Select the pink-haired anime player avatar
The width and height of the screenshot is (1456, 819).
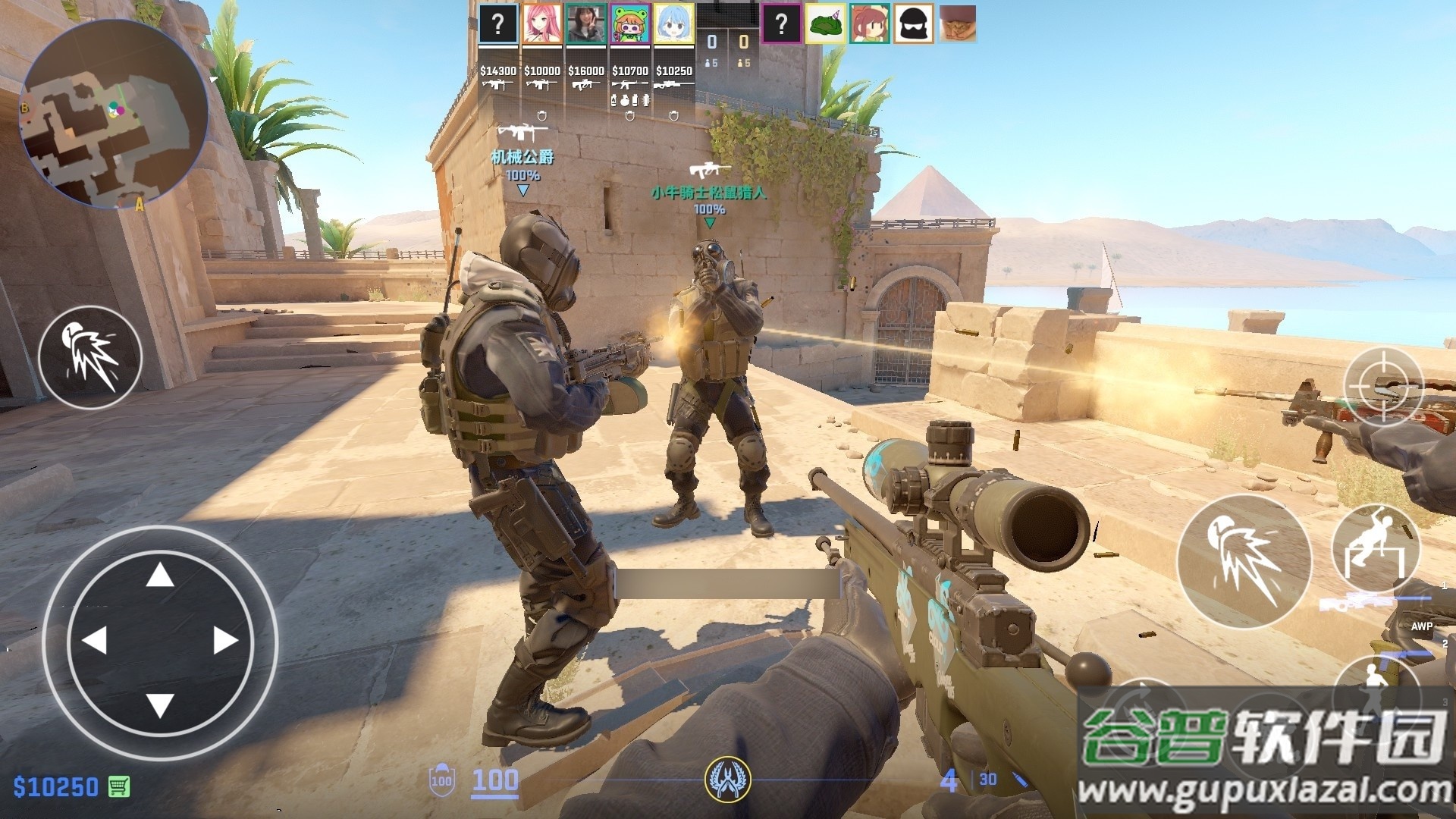click(542, 24)
